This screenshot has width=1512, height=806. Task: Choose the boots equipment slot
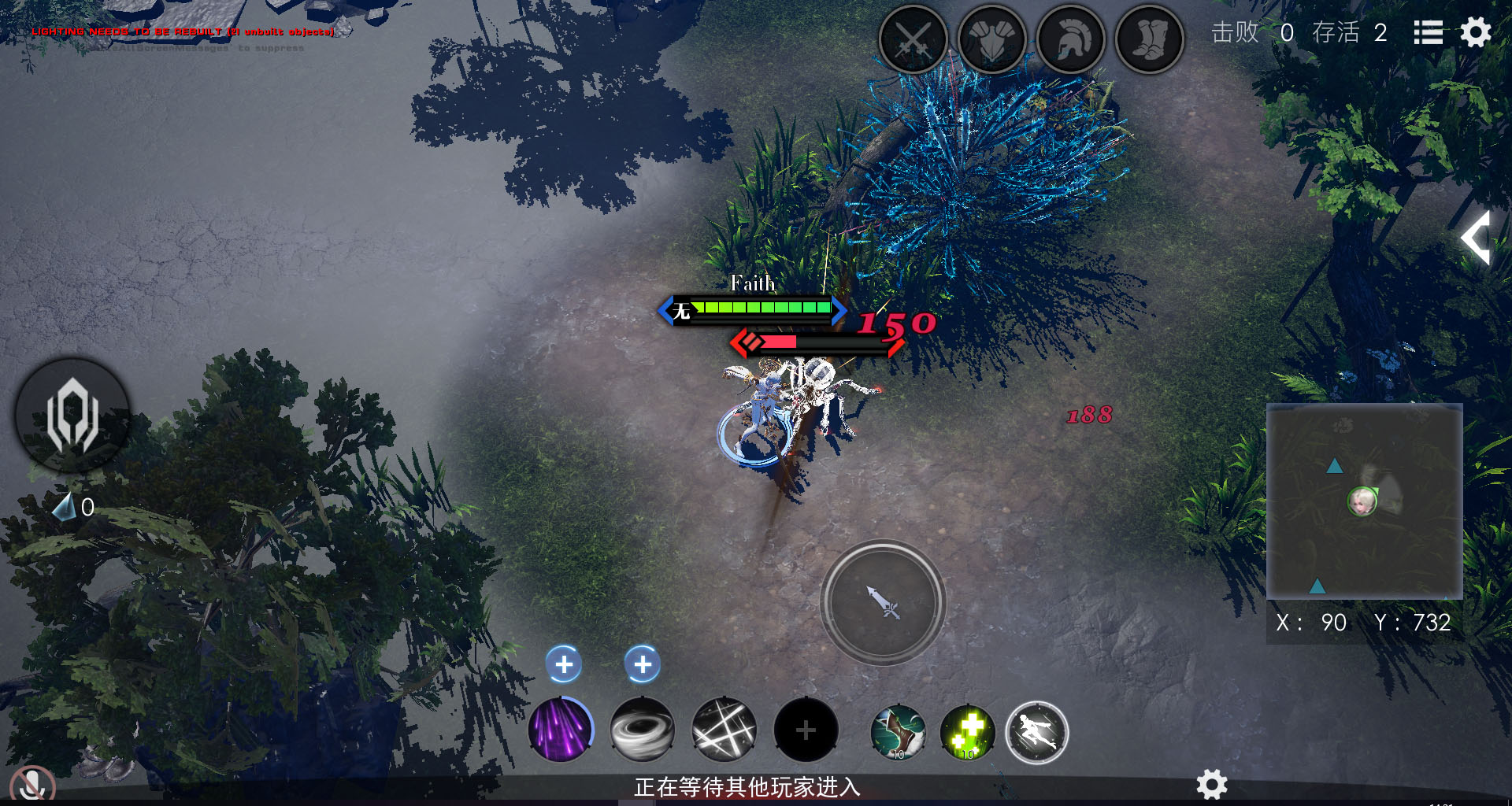[x=1150, y=39]
